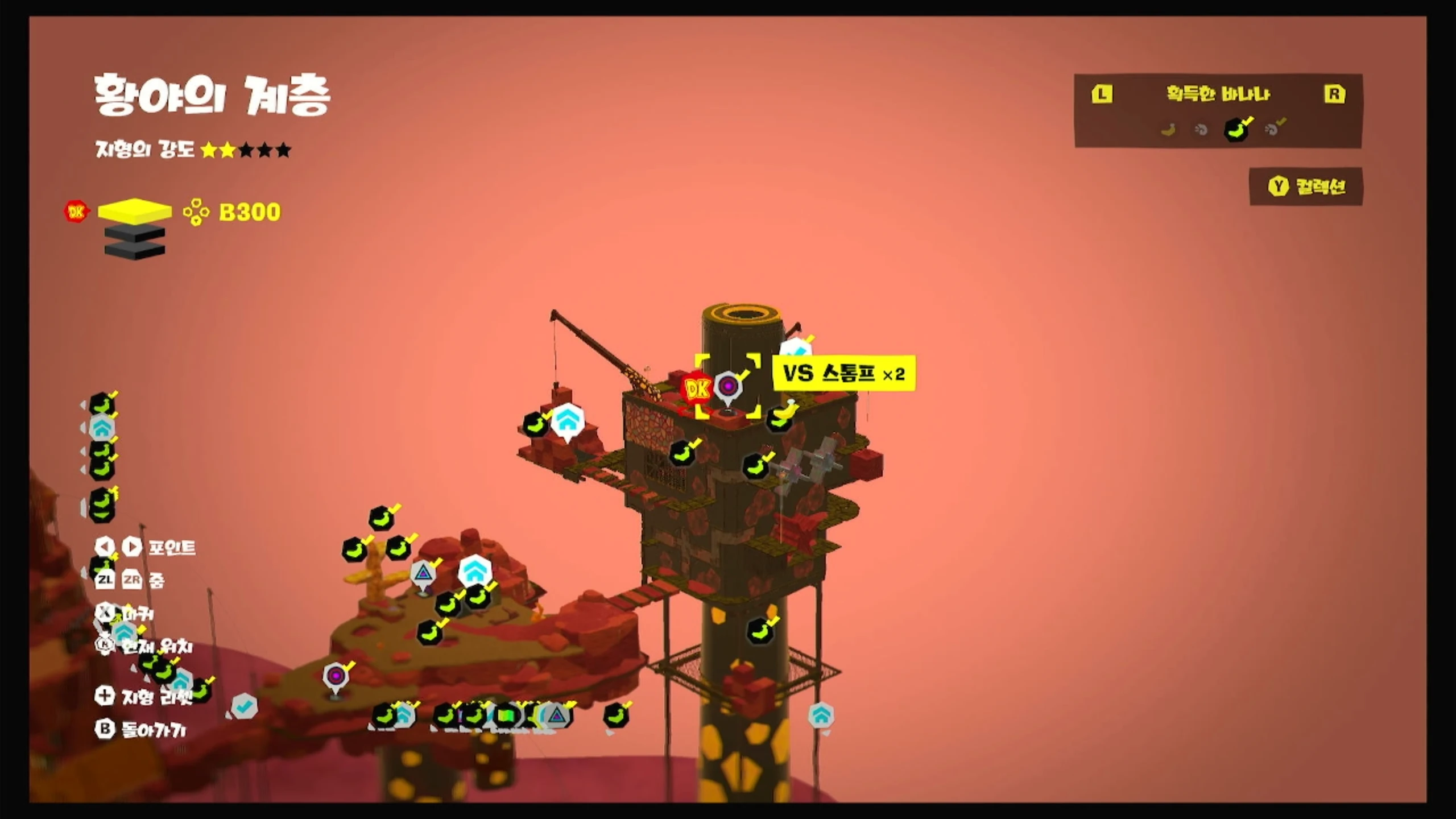The height and width of the screenshot is (819, 1456).
Task: Select the cyan house marker by the crane
Action: pos(567,421)
